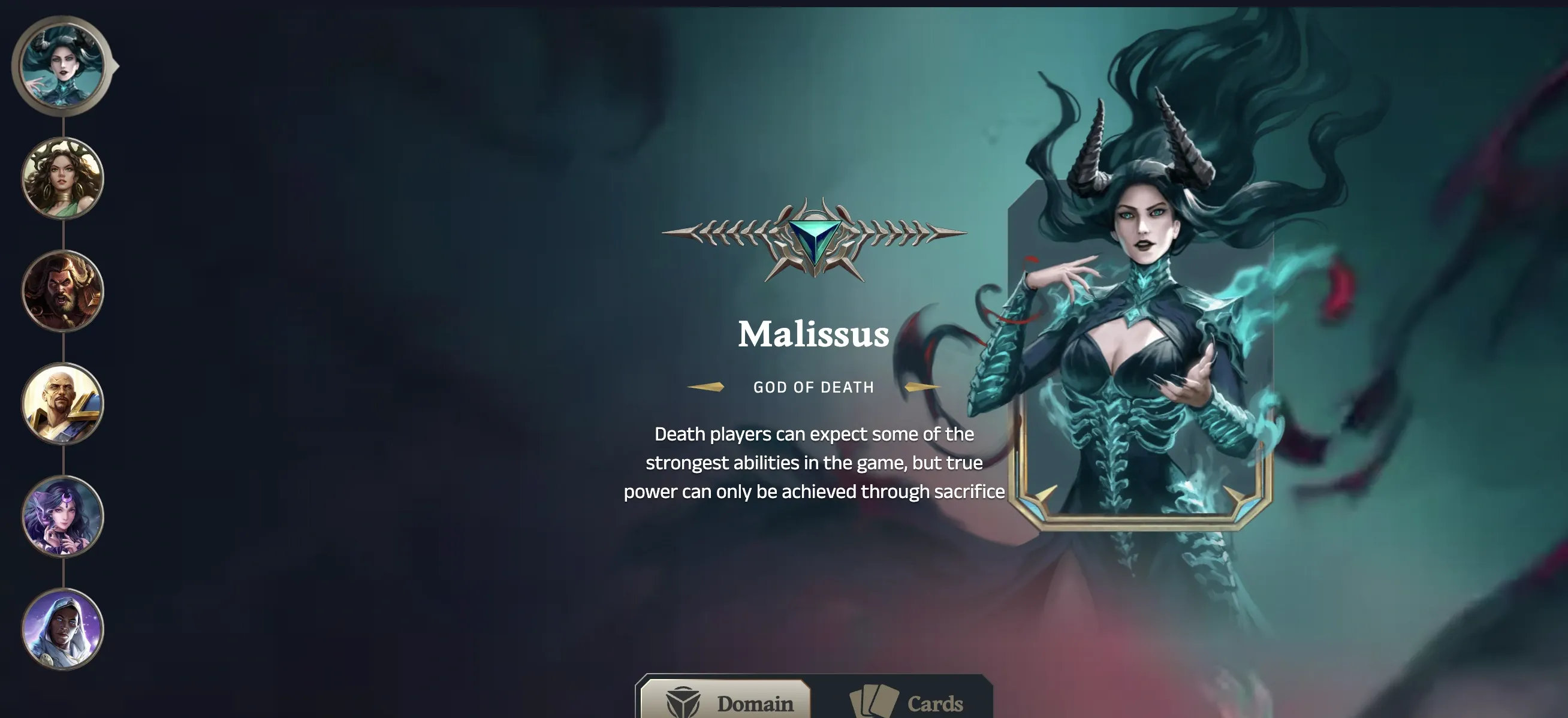
Task: Click the GOD OF DEATH label
Action: pos(813,387)
